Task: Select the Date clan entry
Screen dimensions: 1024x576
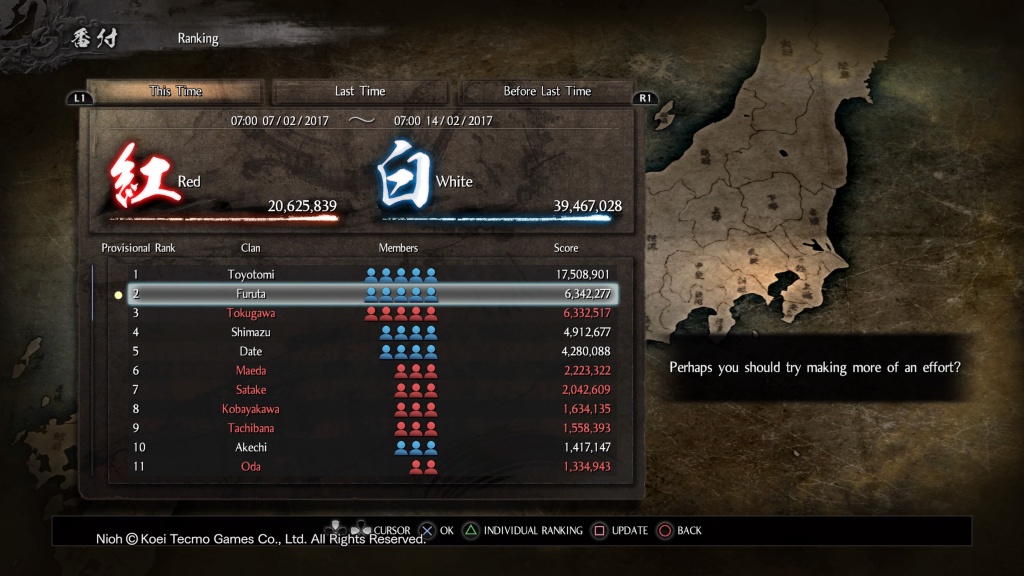Action: point(370,351)
